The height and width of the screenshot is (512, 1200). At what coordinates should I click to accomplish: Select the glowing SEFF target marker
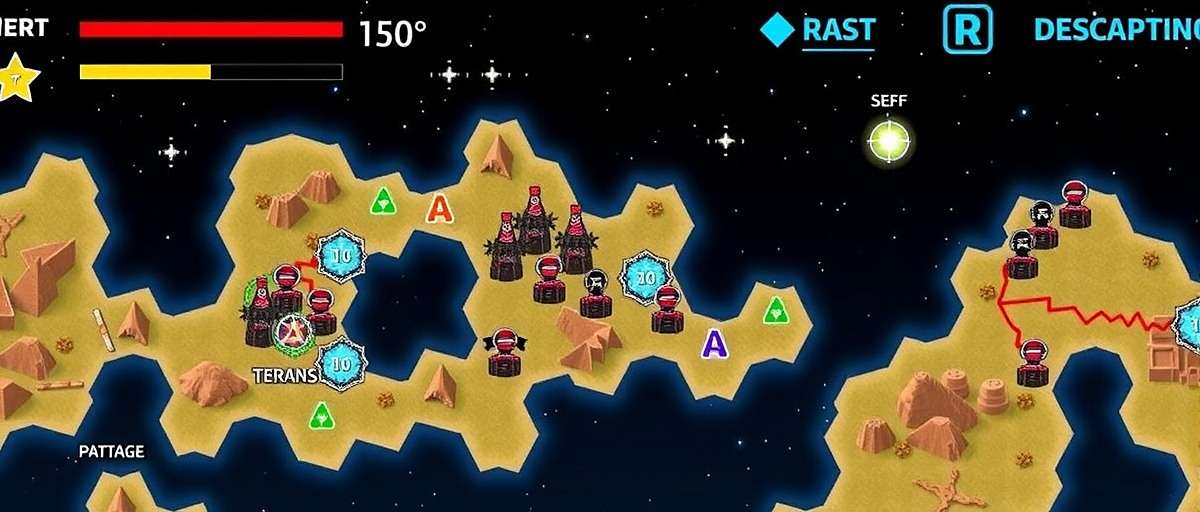click(x=888, y=141)
